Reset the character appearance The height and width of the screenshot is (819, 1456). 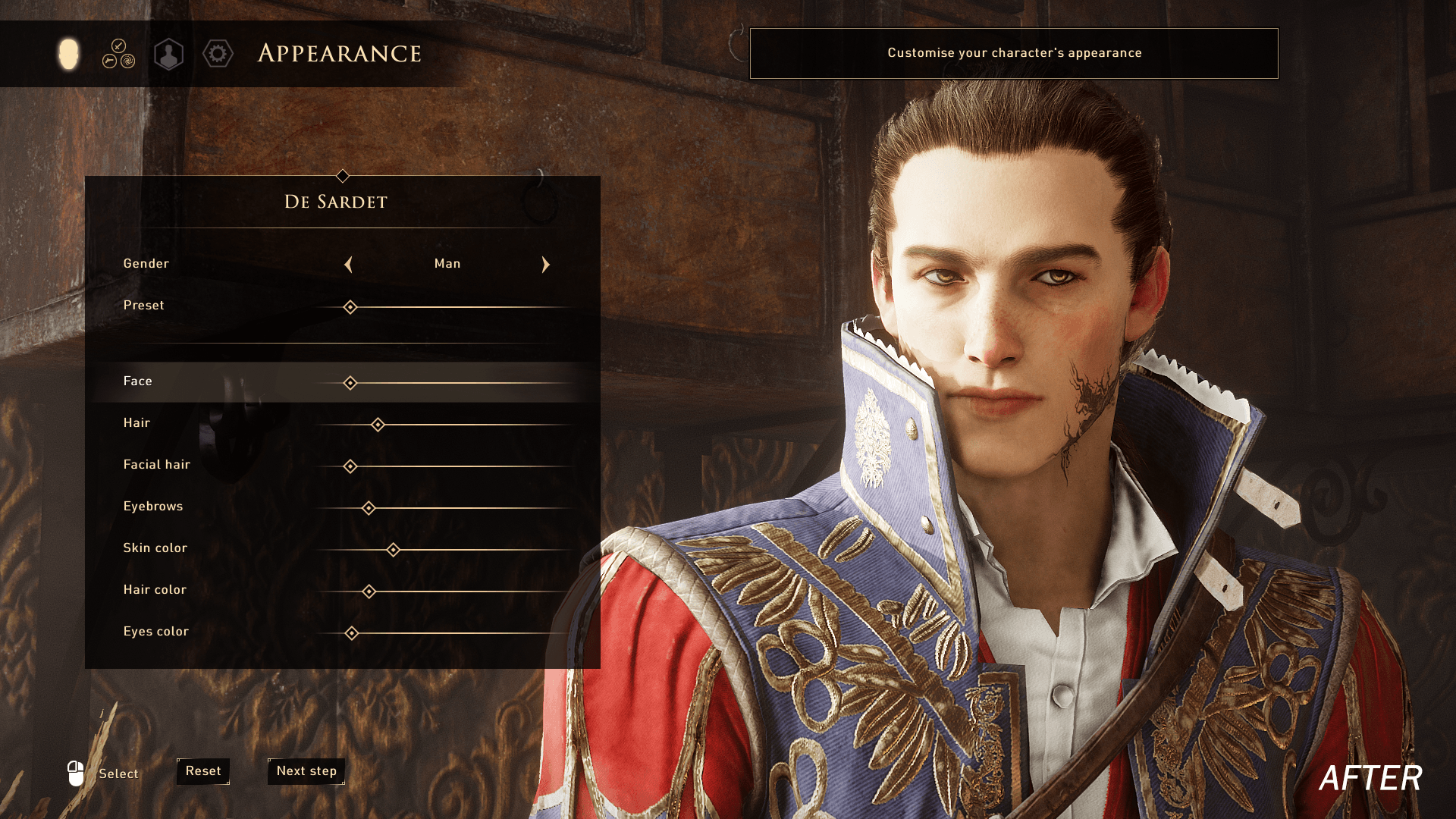pos(203,771)
